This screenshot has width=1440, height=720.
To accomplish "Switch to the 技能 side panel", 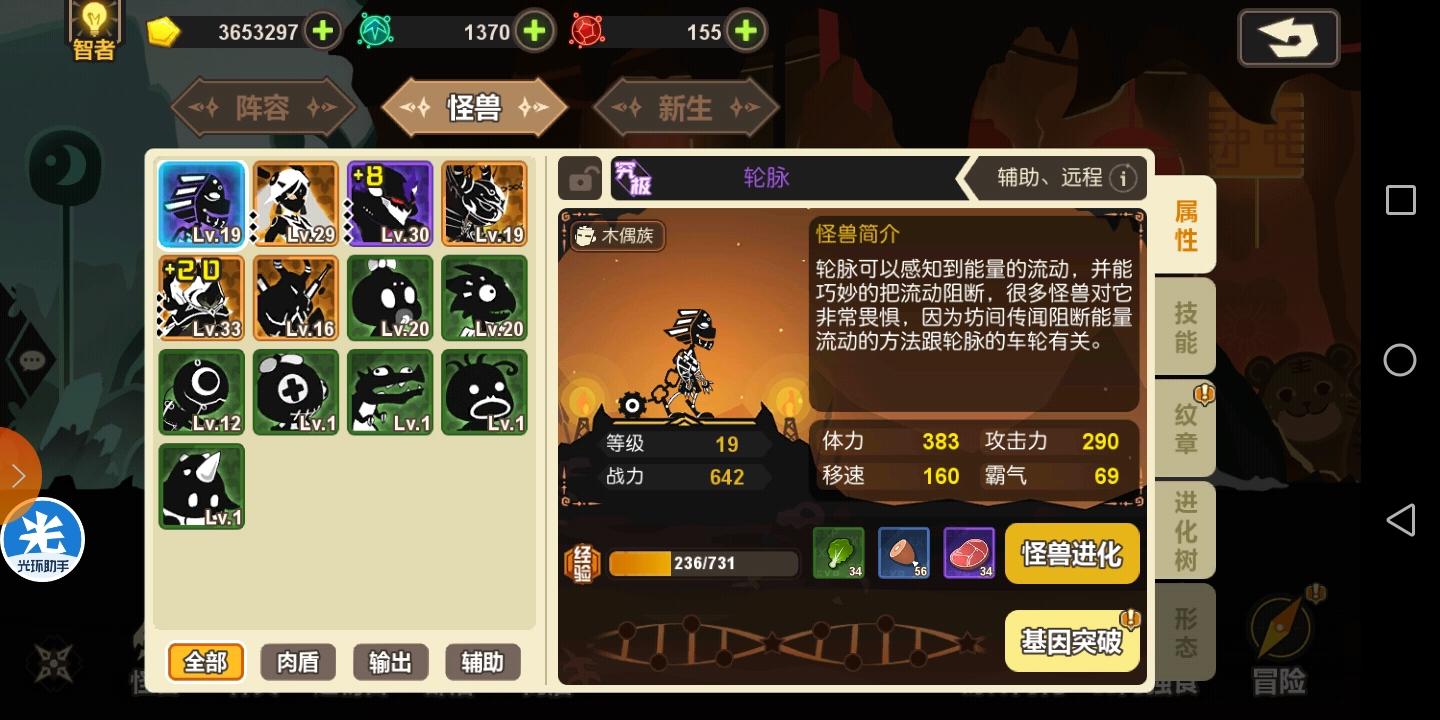I will pyautogui.click(x=1184, y=326).
